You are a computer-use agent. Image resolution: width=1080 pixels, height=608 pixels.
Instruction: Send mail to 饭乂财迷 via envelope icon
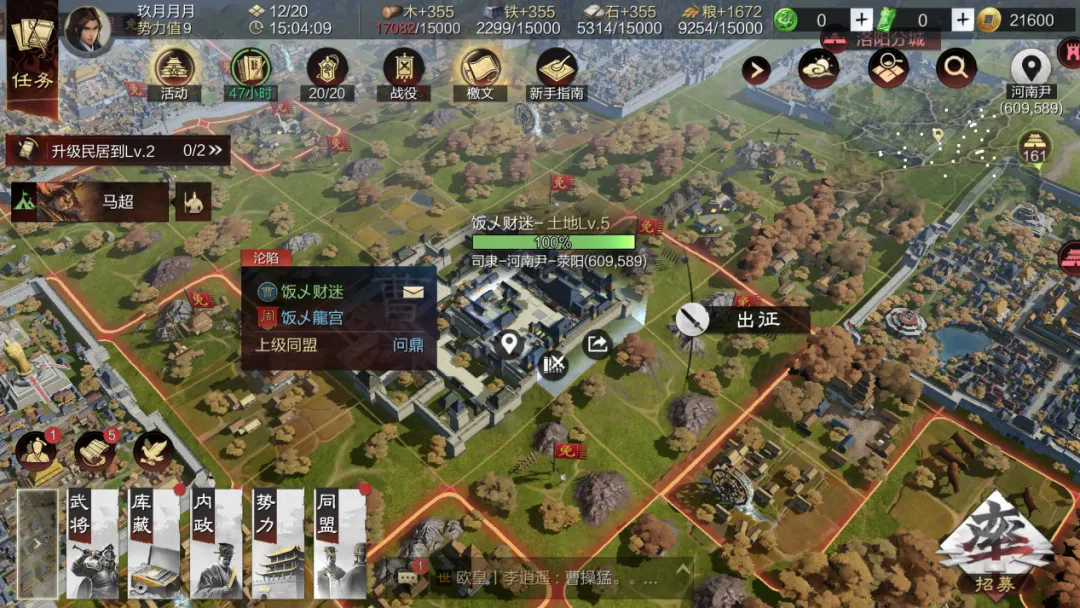click(x=414, y=292)
